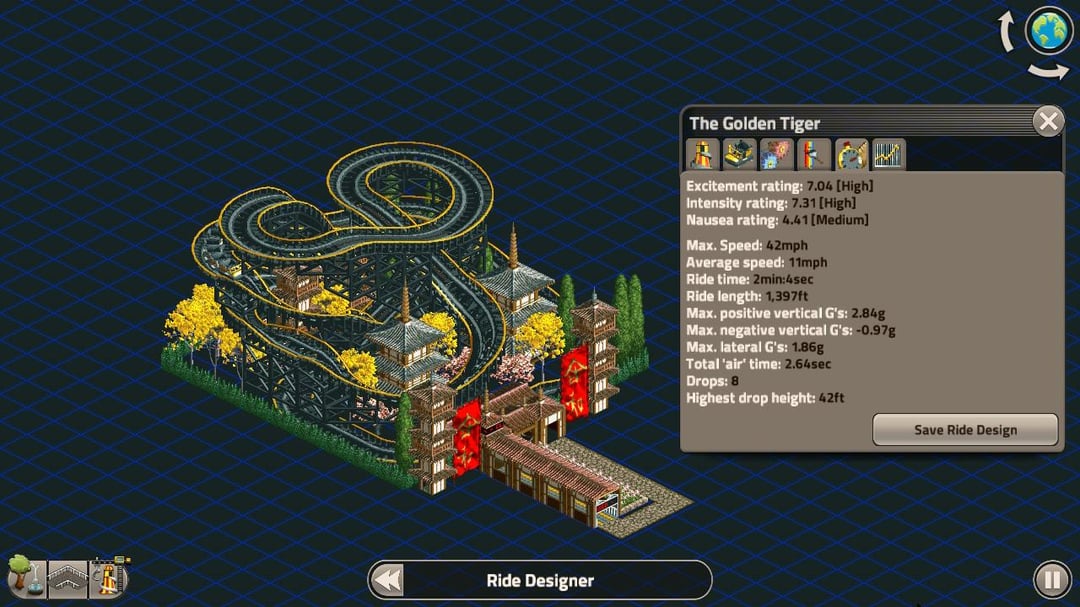1080x607 pixels.
Task: Open the gears operating options tab
Action: click(x=777, y=155)
